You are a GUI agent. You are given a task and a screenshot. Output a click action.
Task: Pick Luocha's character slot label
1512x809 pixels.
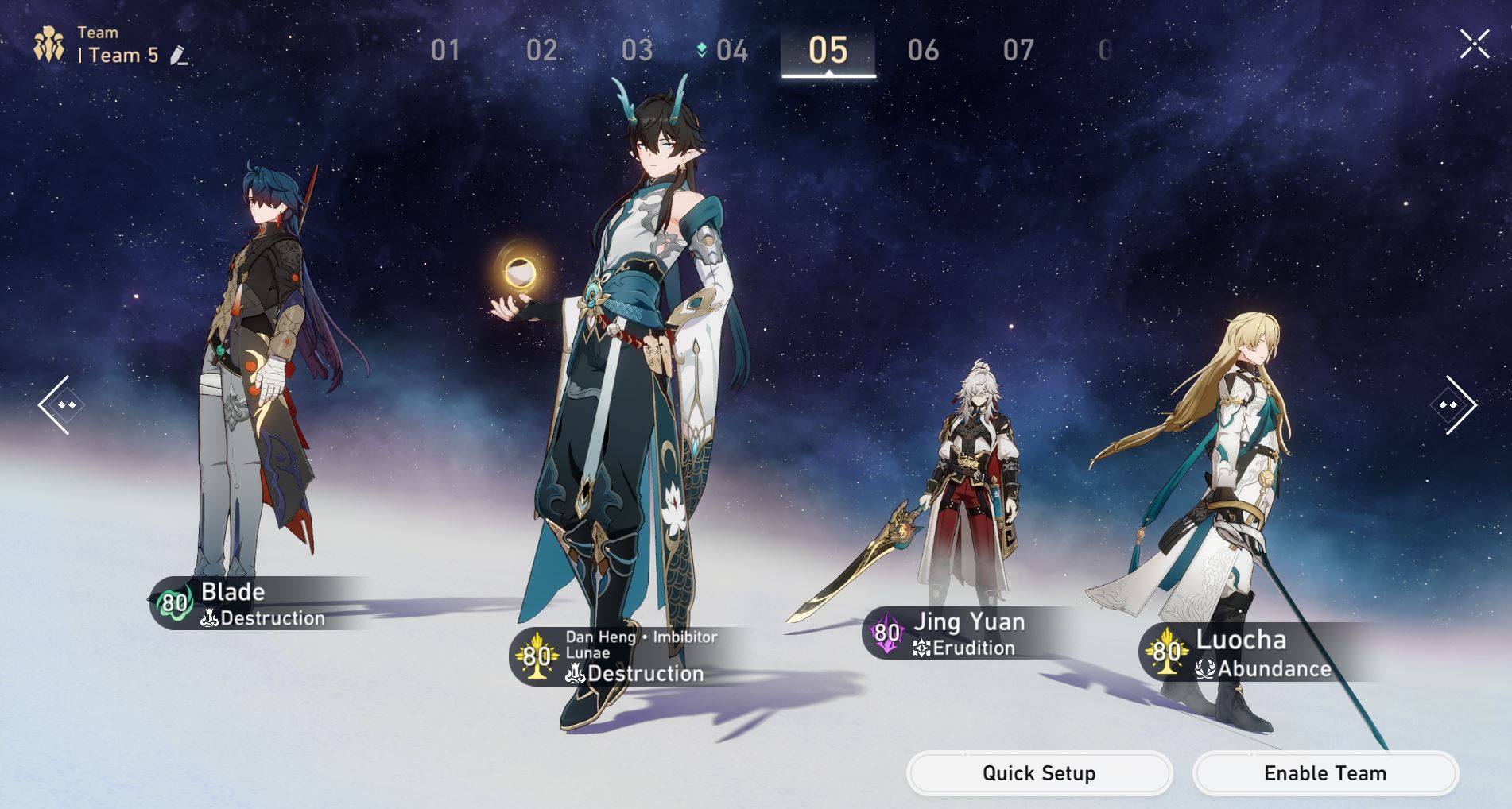click(1248, 652)
